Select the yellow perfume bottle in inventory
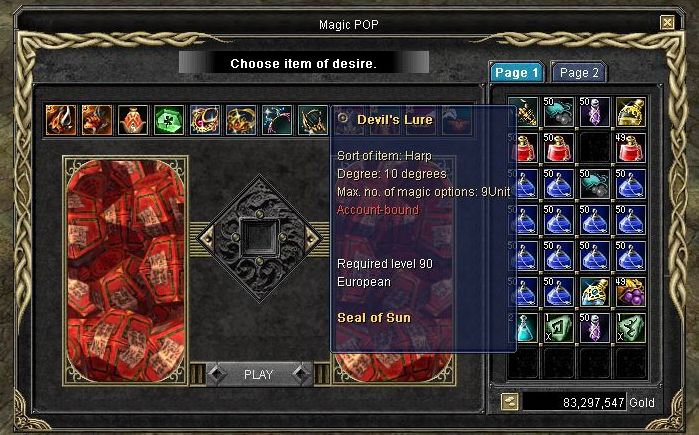The width and height of the screenshot is (699, 435). [x=630, y=112]
